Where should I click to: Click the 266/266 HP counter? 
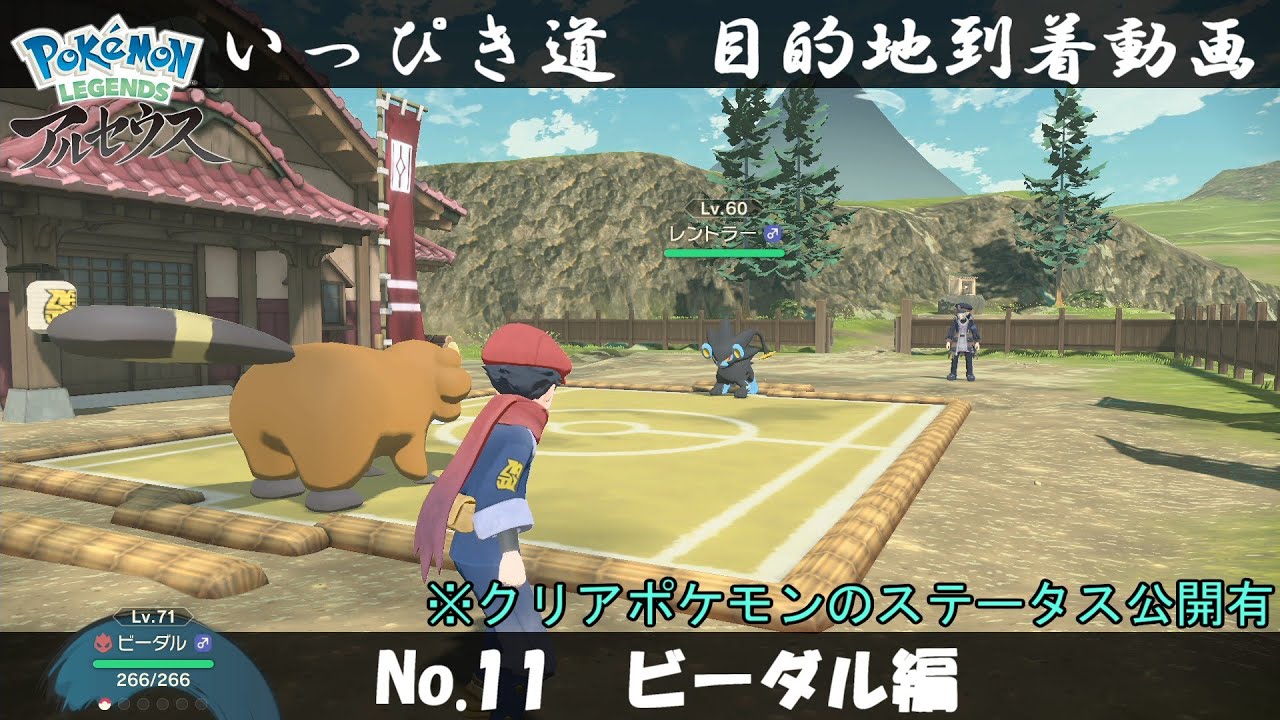pyautogui.click(x=152, y=680)
